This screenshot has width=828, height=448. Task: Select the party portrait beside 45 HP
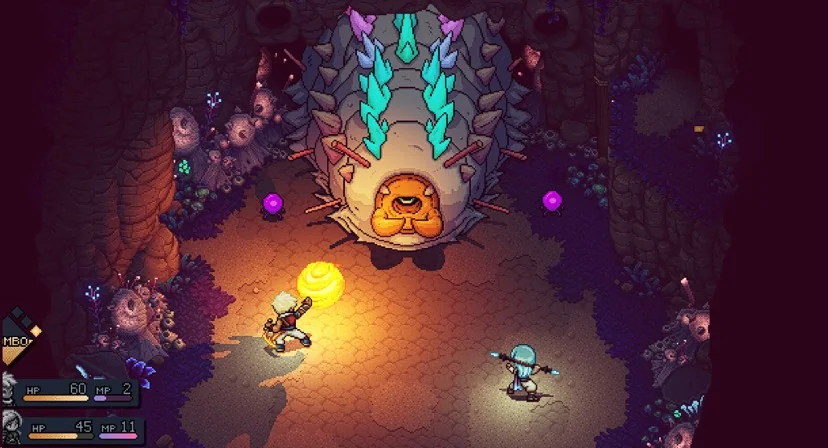(8, 427)
